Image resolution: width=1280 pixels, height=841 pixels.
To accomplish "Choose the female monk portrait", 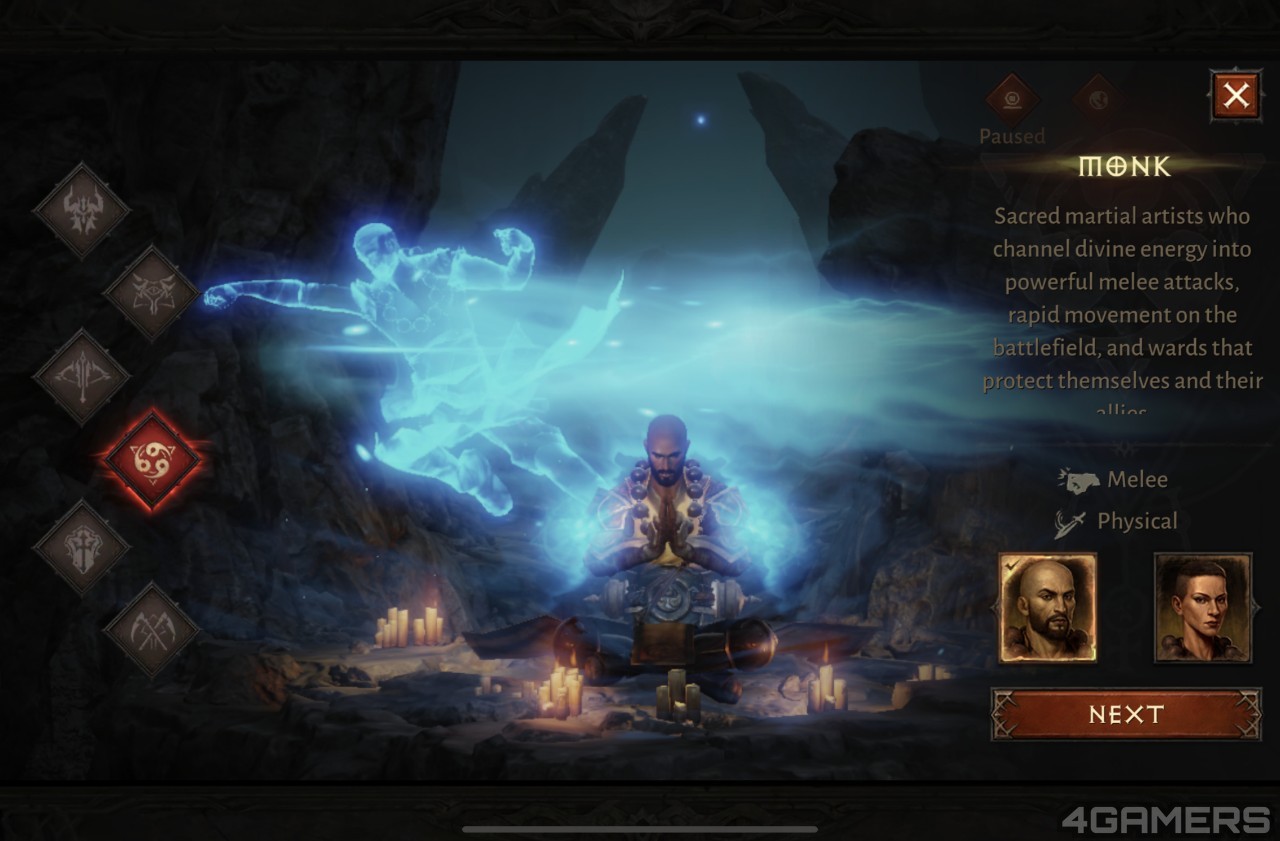I will pos(1203,608).
